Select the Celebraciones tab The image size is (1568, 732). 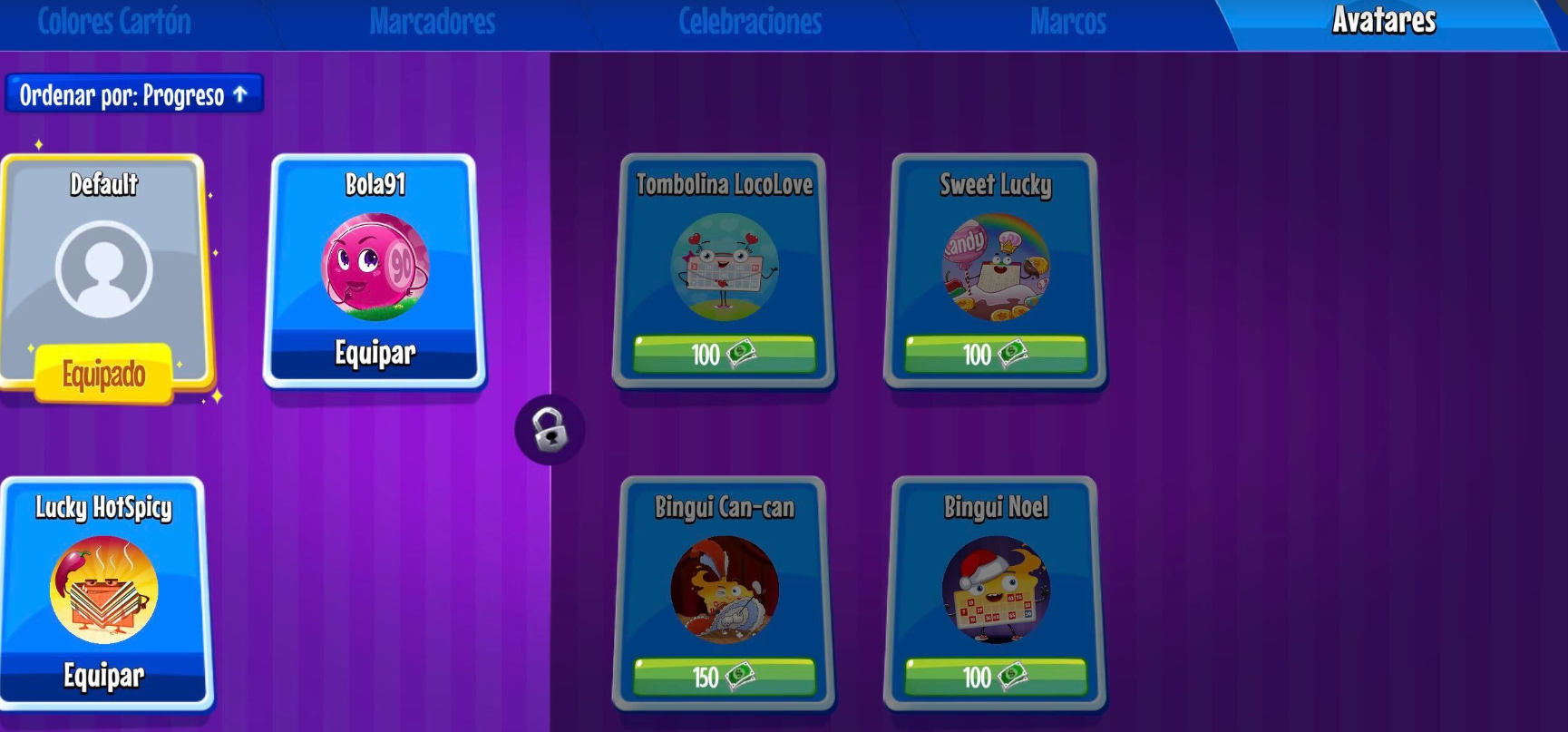(750, 22)
